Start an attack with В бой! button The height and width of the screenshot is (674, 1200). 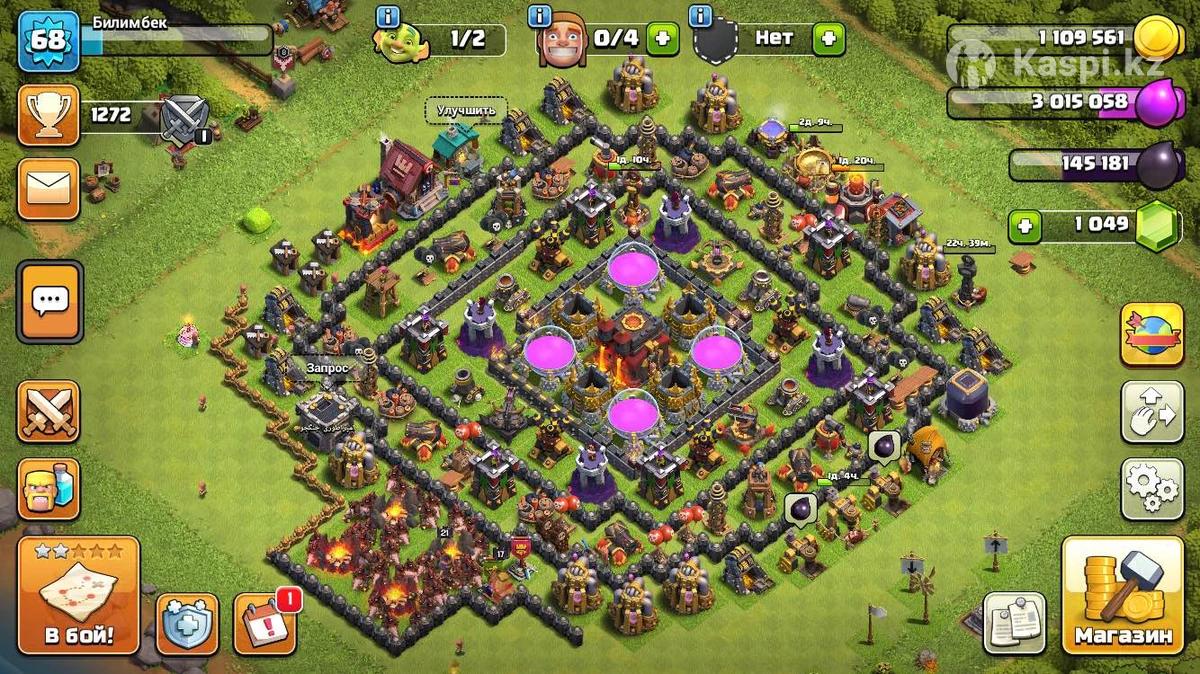[78, 595]
